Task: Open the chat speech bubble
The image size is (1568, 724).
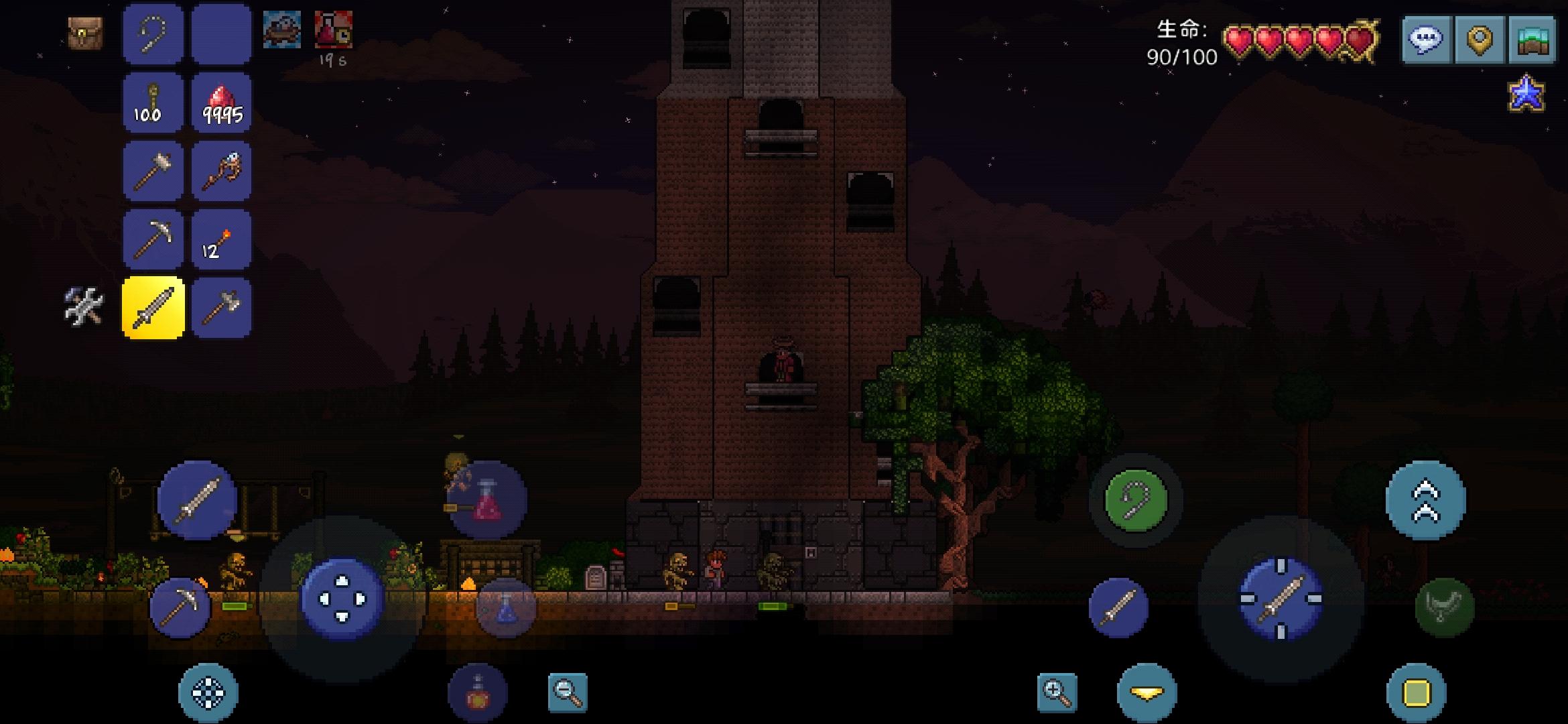Action: [x=1427, y=39]
